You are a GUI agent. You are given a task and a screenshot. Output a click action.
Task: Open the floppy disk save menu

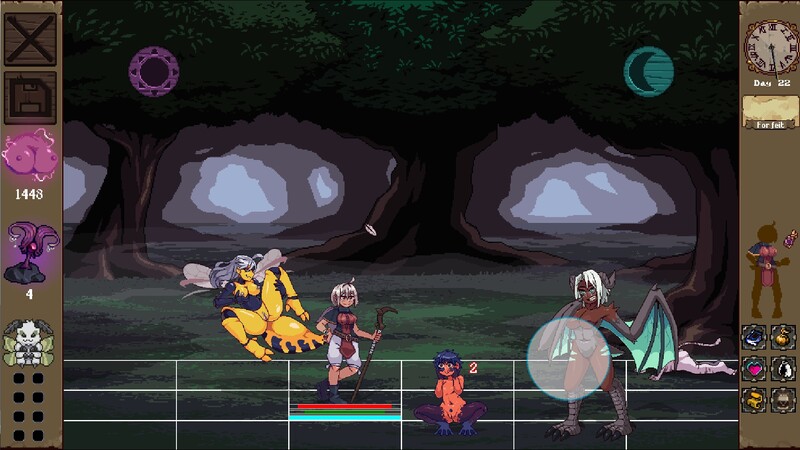30,99
